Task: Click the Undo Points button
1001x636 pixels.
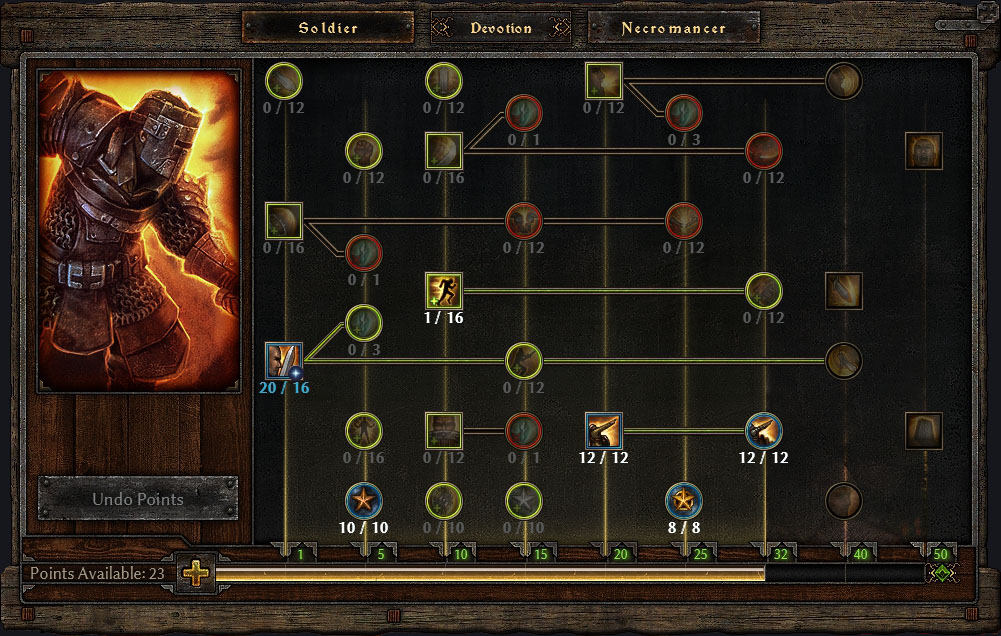Action: point(138,498)
